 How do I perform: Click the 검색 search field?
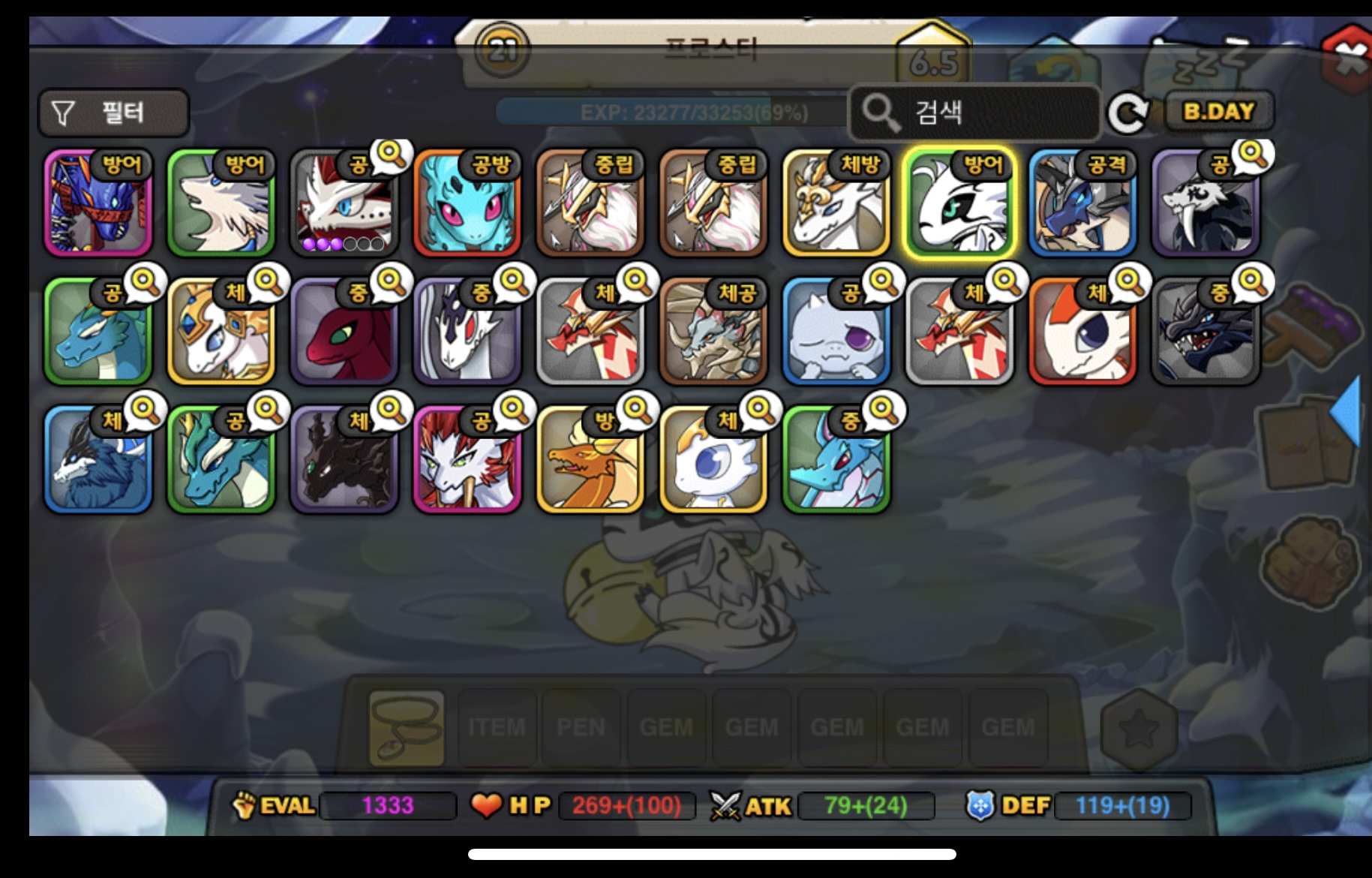(x=975, y=113)
